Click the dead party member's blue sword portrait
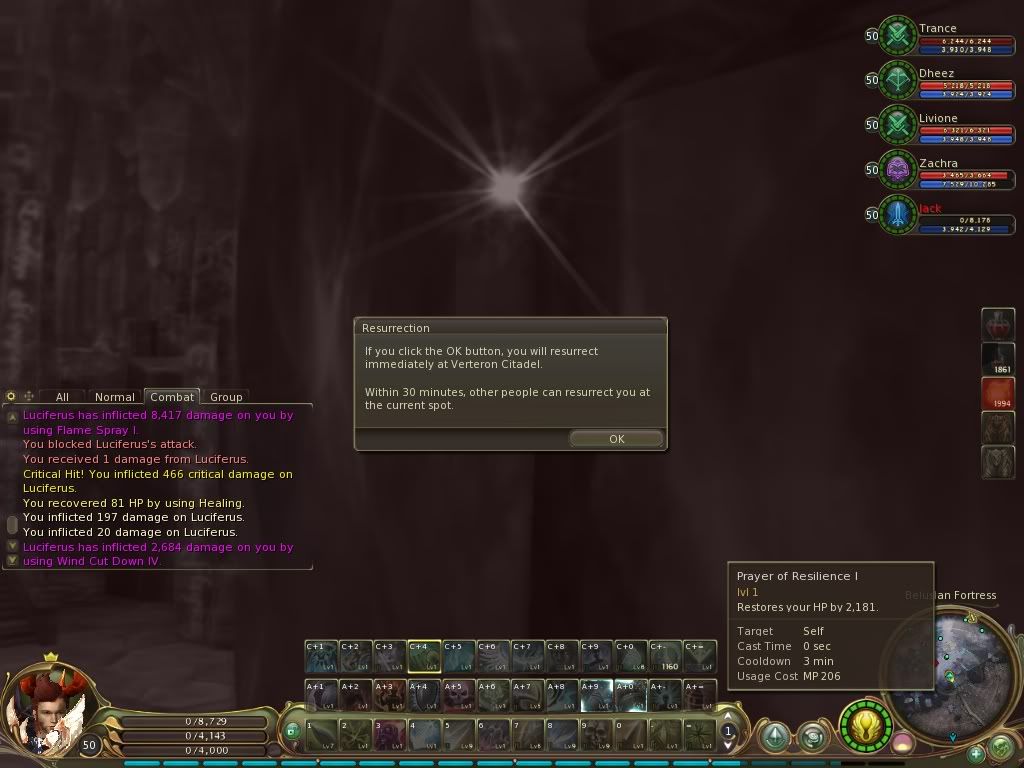This screenshot has height=768, width=1024. tap(898, 215)
